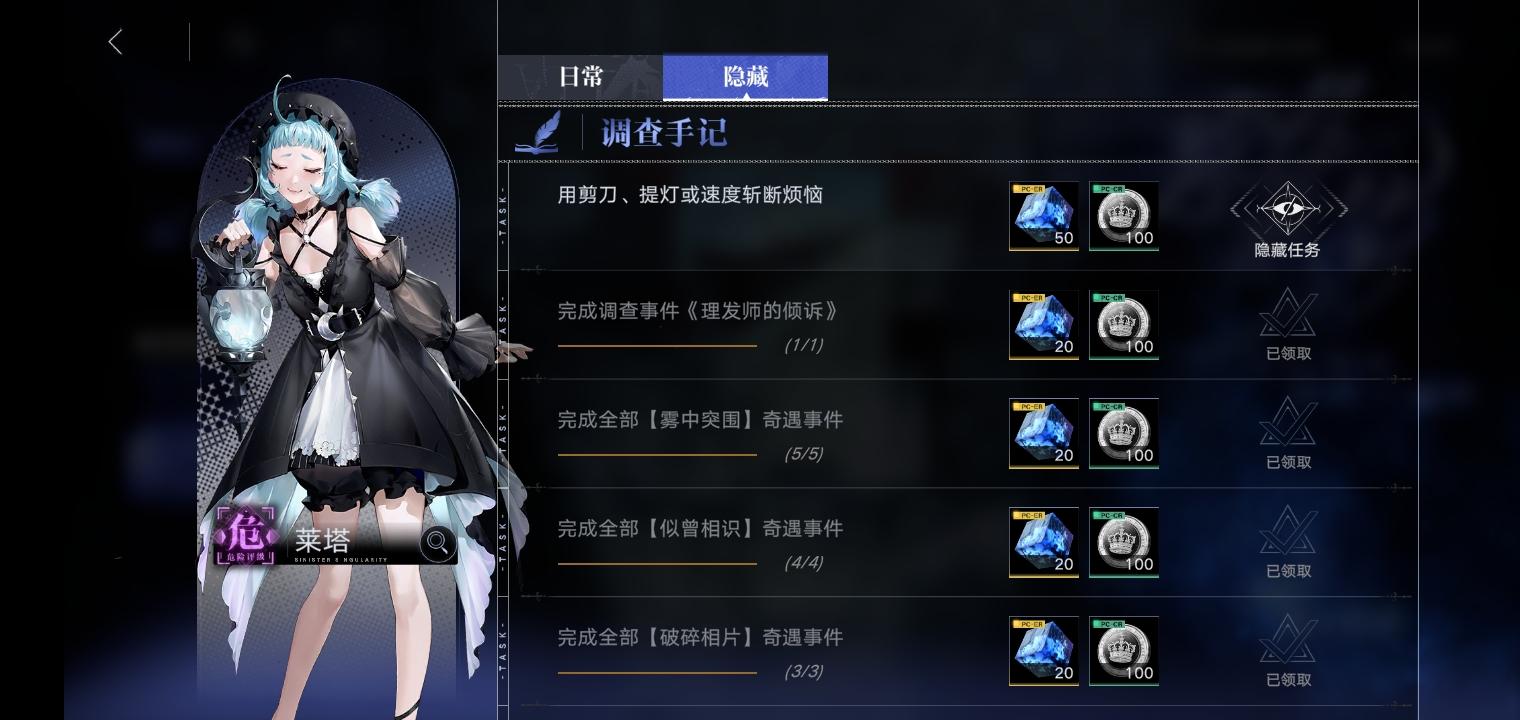The width and height of the screenshot is (1520, 720).
Task: Click the quill icon beside 调查手记 header
Action: (x=537, y=130)
